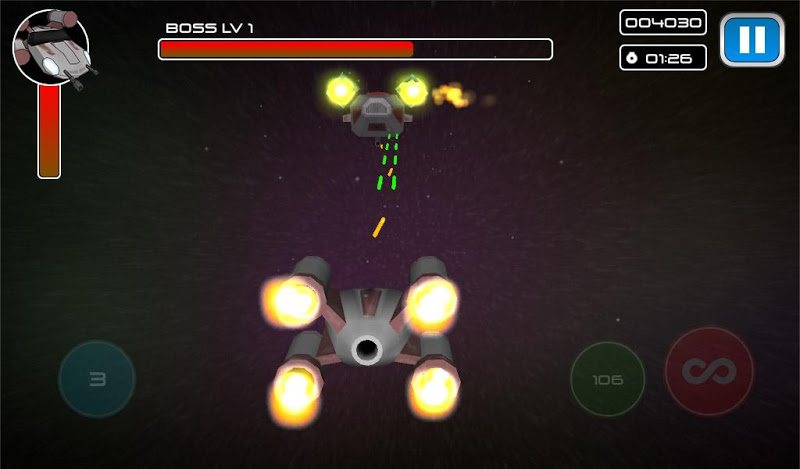Pause the game with the blue button

pyautogui.click(x=751, y=40)
